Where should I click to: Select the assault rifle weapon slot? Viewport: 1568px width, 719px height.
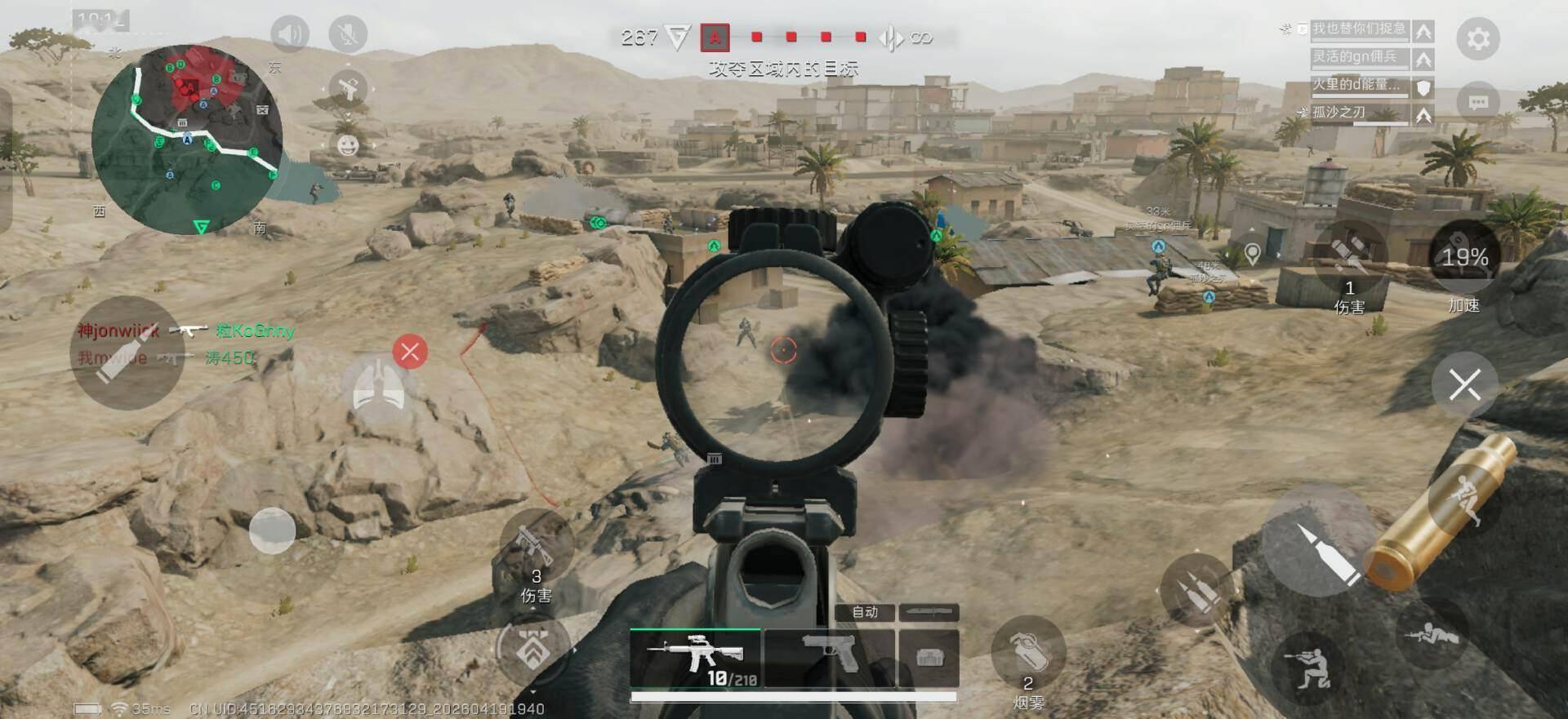point(696,657)
